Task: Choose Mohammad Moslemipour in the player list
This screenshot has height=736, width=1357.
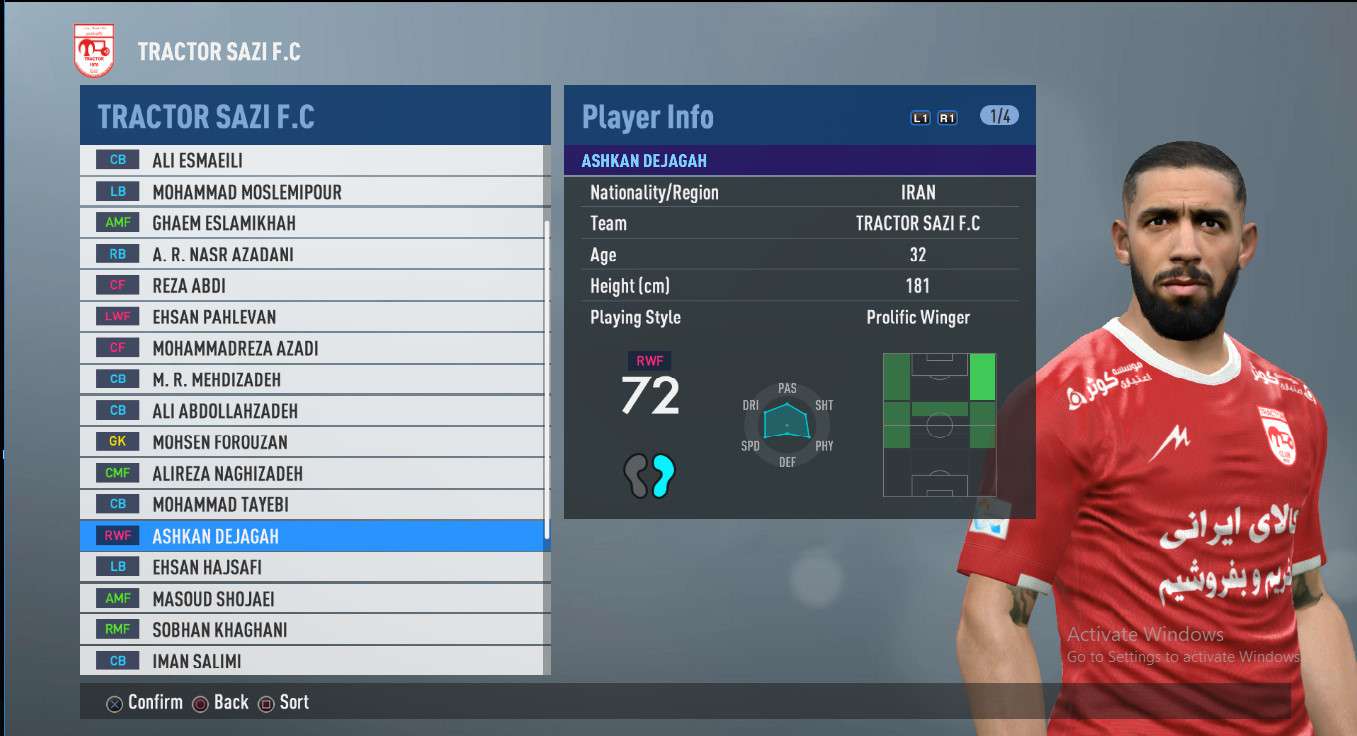Action: pos(312,192)
